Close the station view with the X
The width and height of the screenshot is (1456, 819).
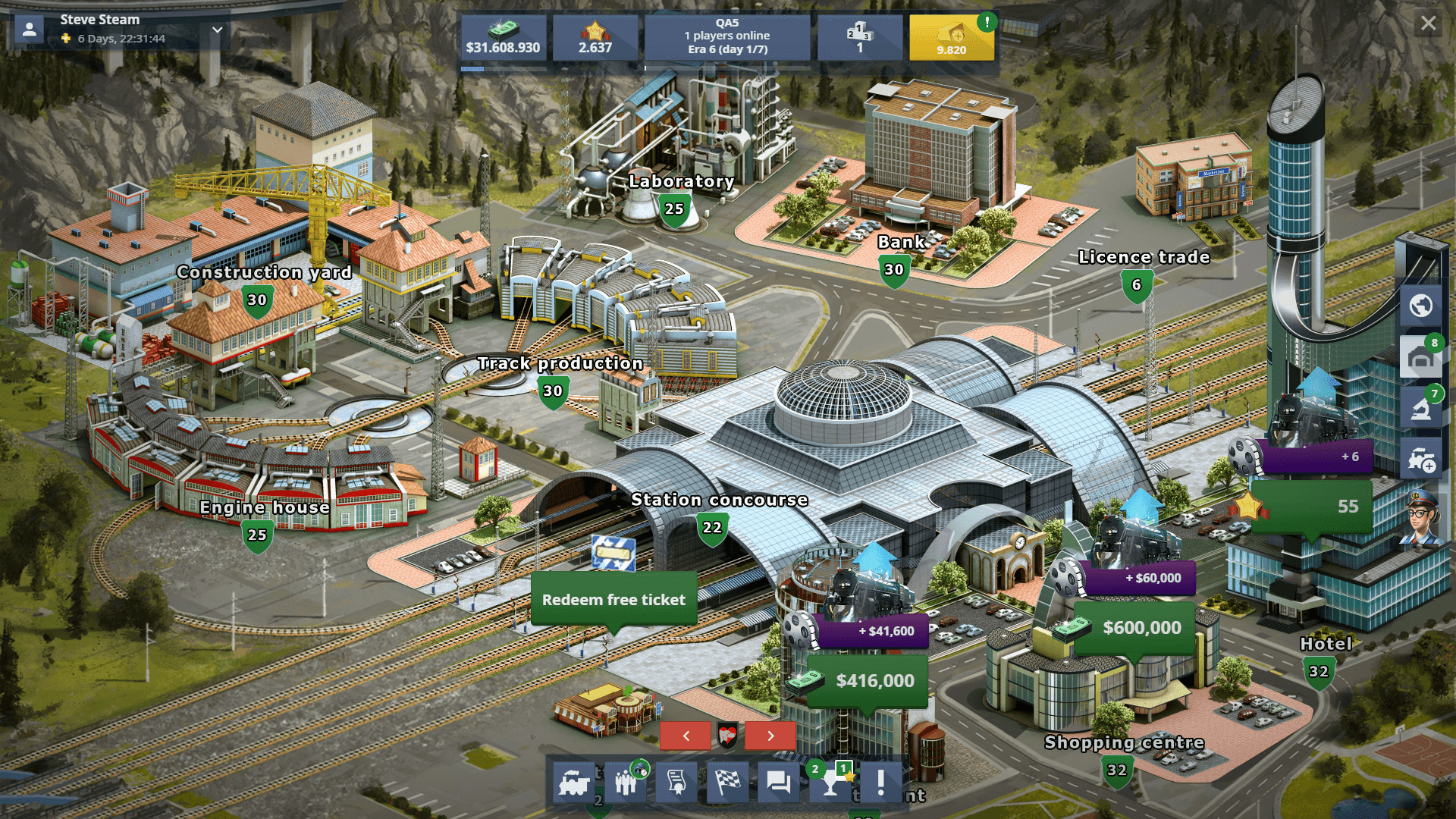tap(1428, 24)
